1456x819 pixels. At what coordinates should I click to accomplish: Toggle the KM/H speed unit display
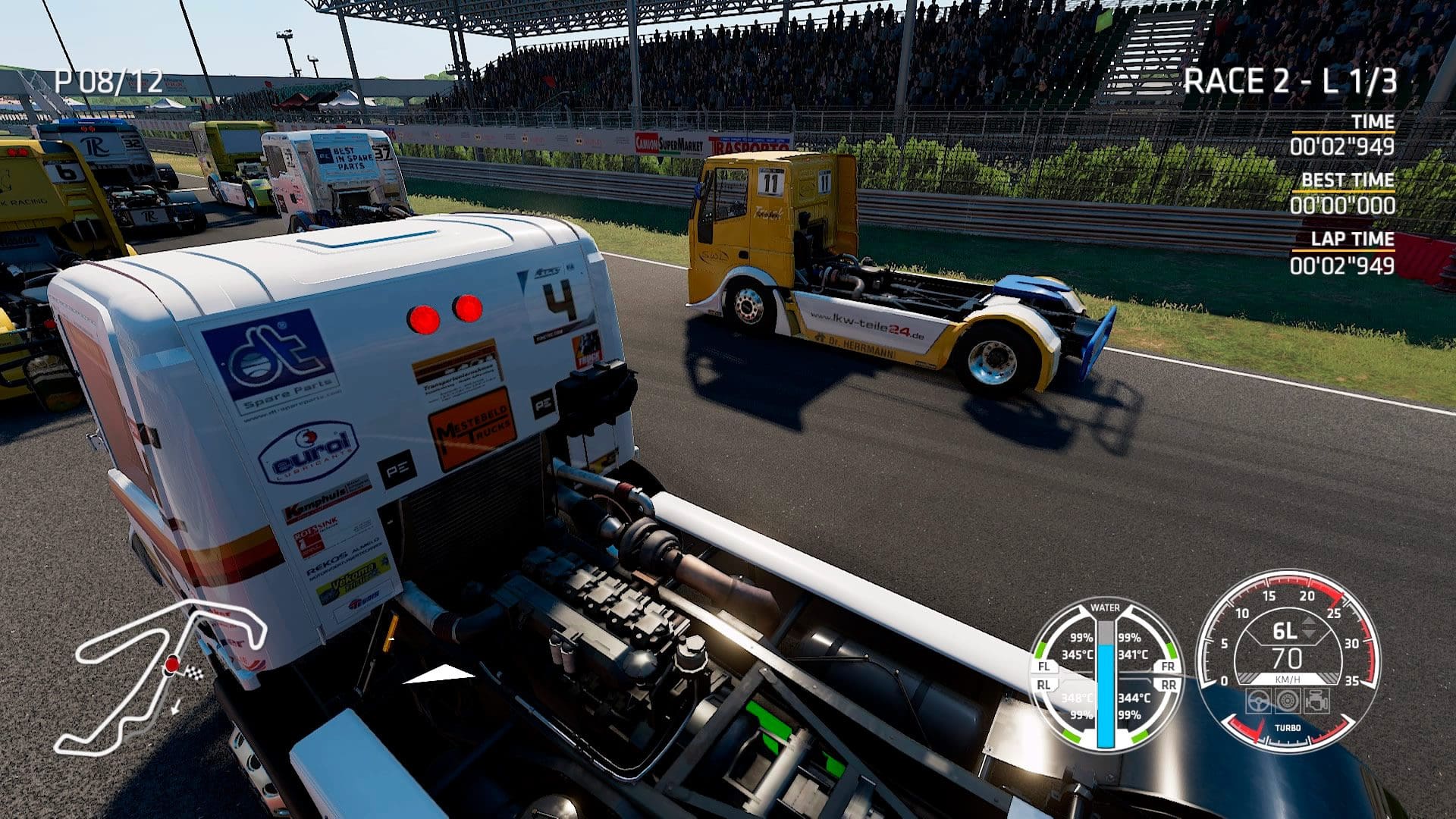tap(1288, 678)
